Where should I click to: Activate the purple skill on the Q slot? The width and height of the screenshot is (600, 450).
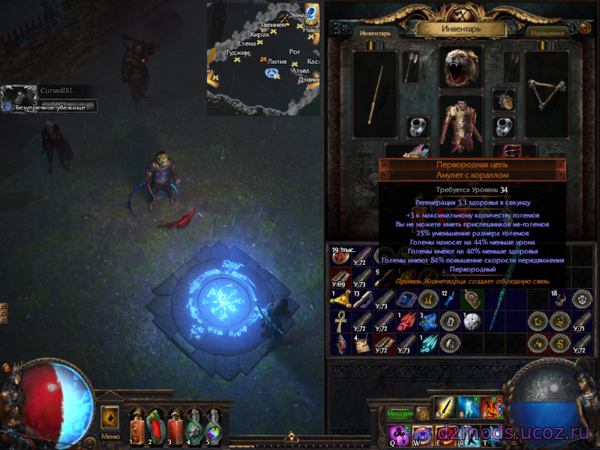point(397,434)
